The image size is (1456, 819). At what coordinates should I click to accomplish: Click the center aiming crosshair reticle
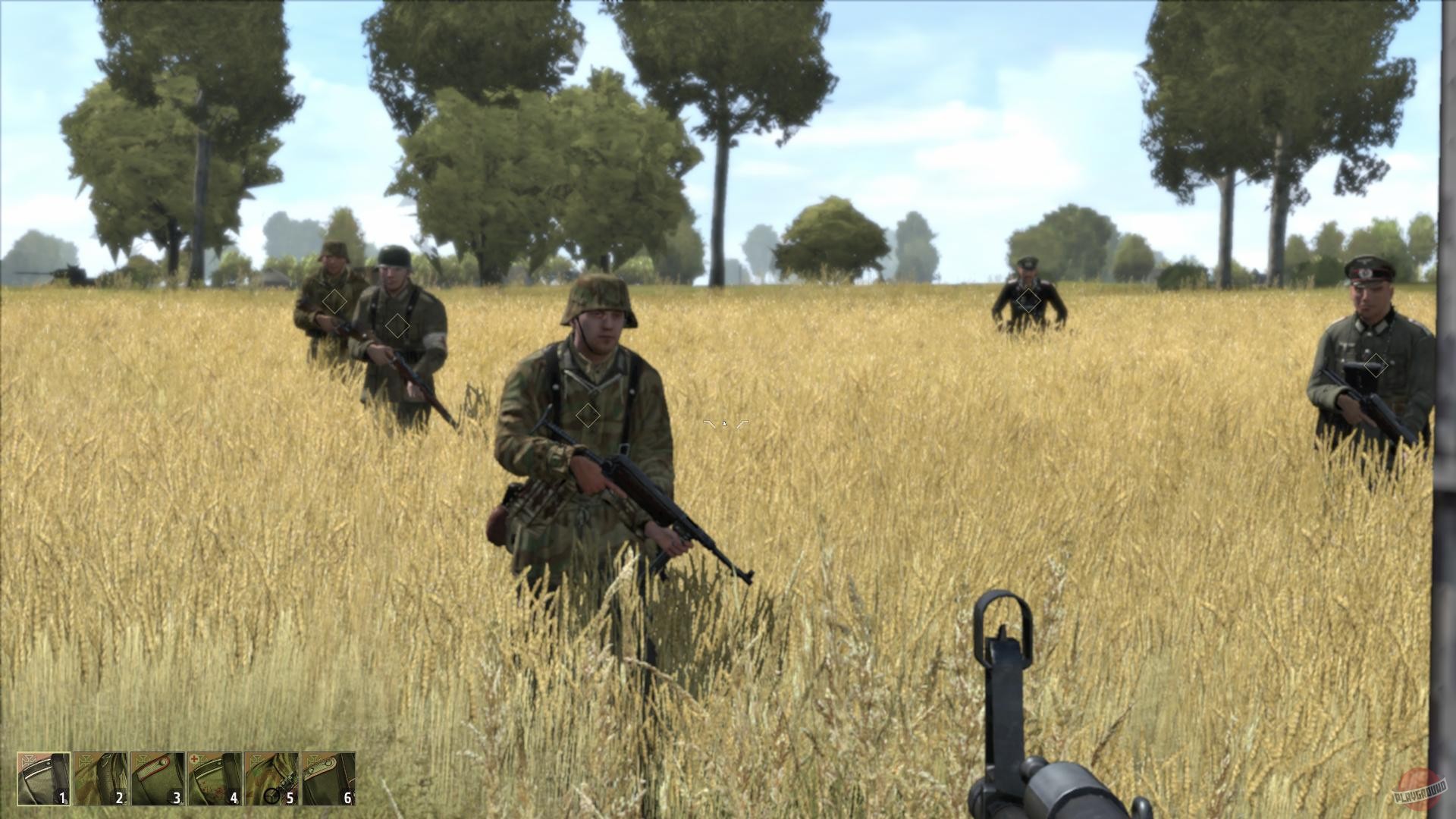[723, 425]
